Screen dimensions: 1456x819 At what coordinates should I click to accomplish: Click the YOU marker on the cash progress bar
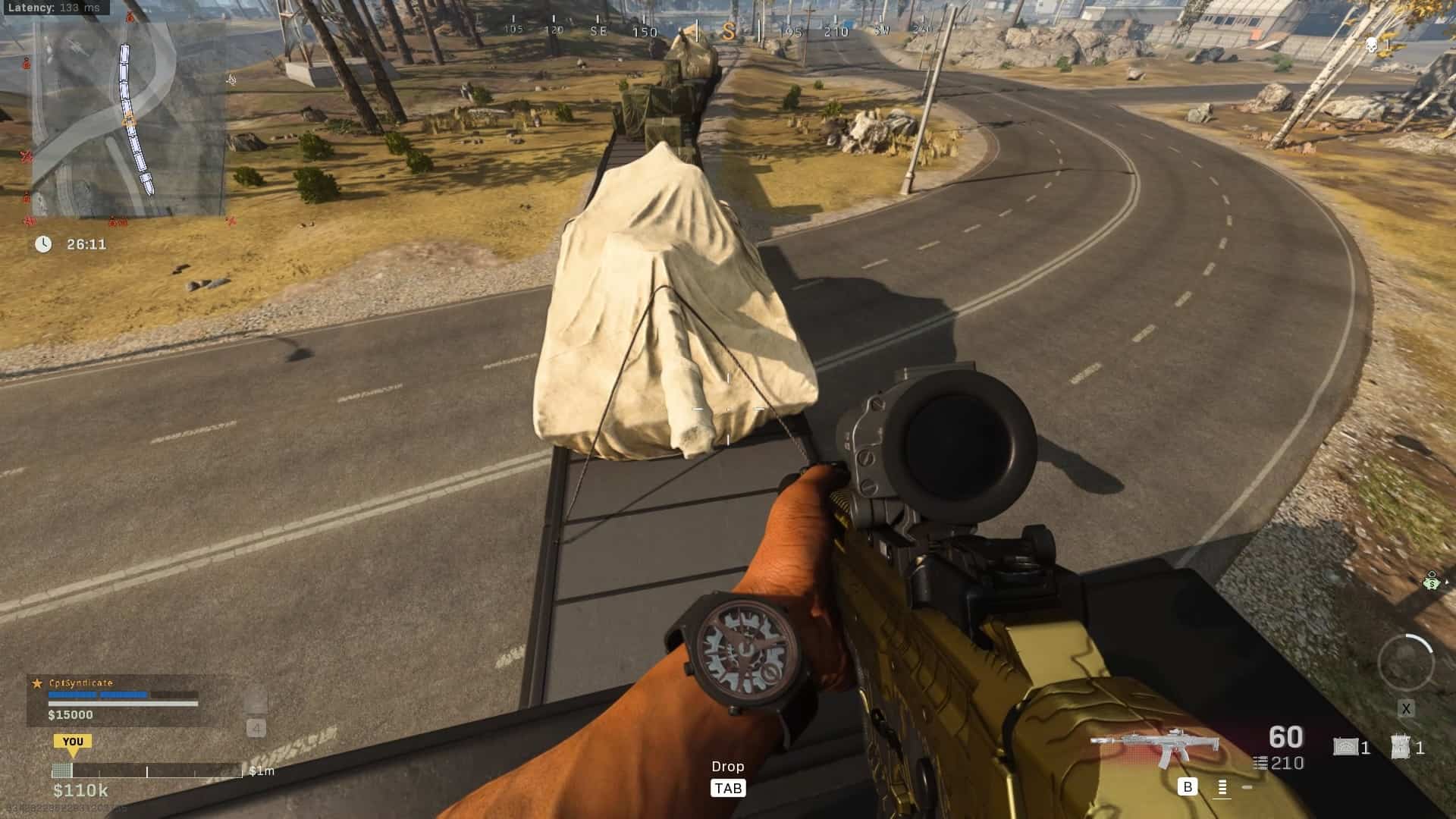[x=74, y=742]
